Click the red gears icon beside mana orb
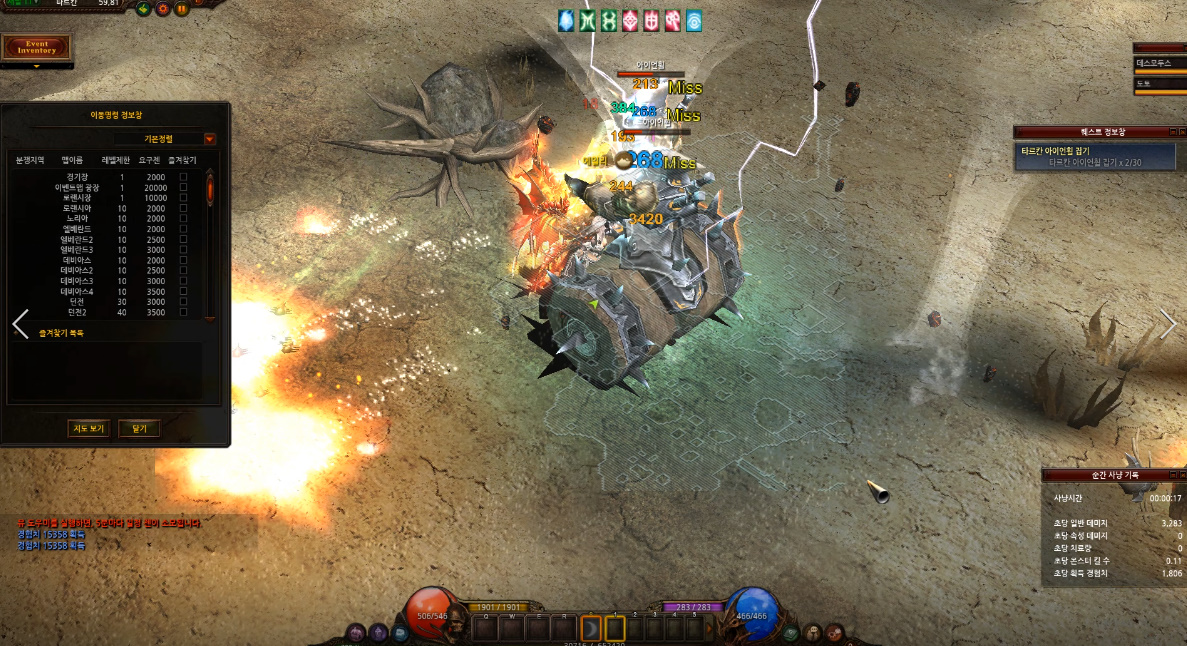The width and height of the screenshot is (1187, 646). [x=834, y=632]
